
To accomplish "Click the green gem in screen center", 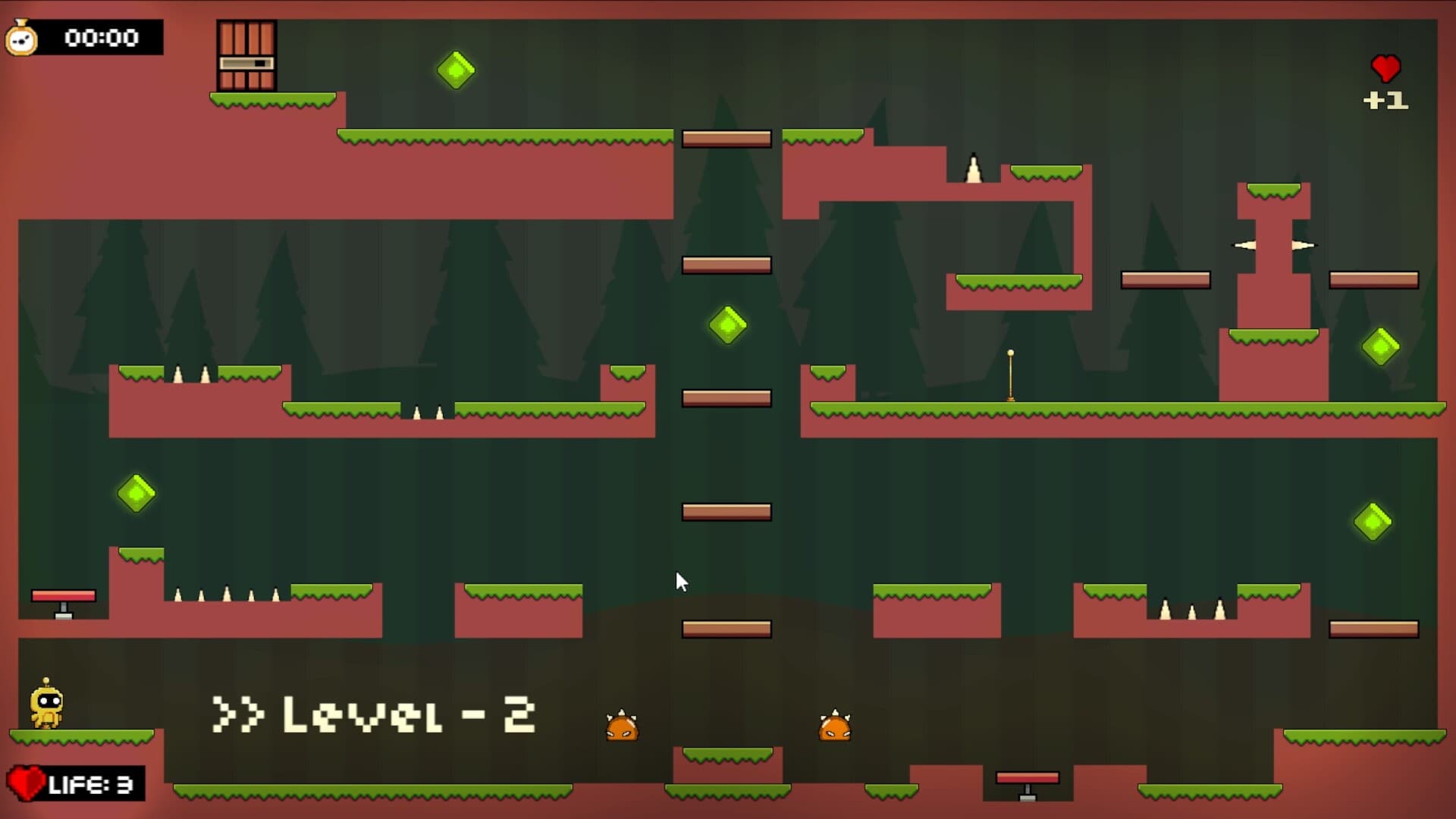I will (726, 325).
